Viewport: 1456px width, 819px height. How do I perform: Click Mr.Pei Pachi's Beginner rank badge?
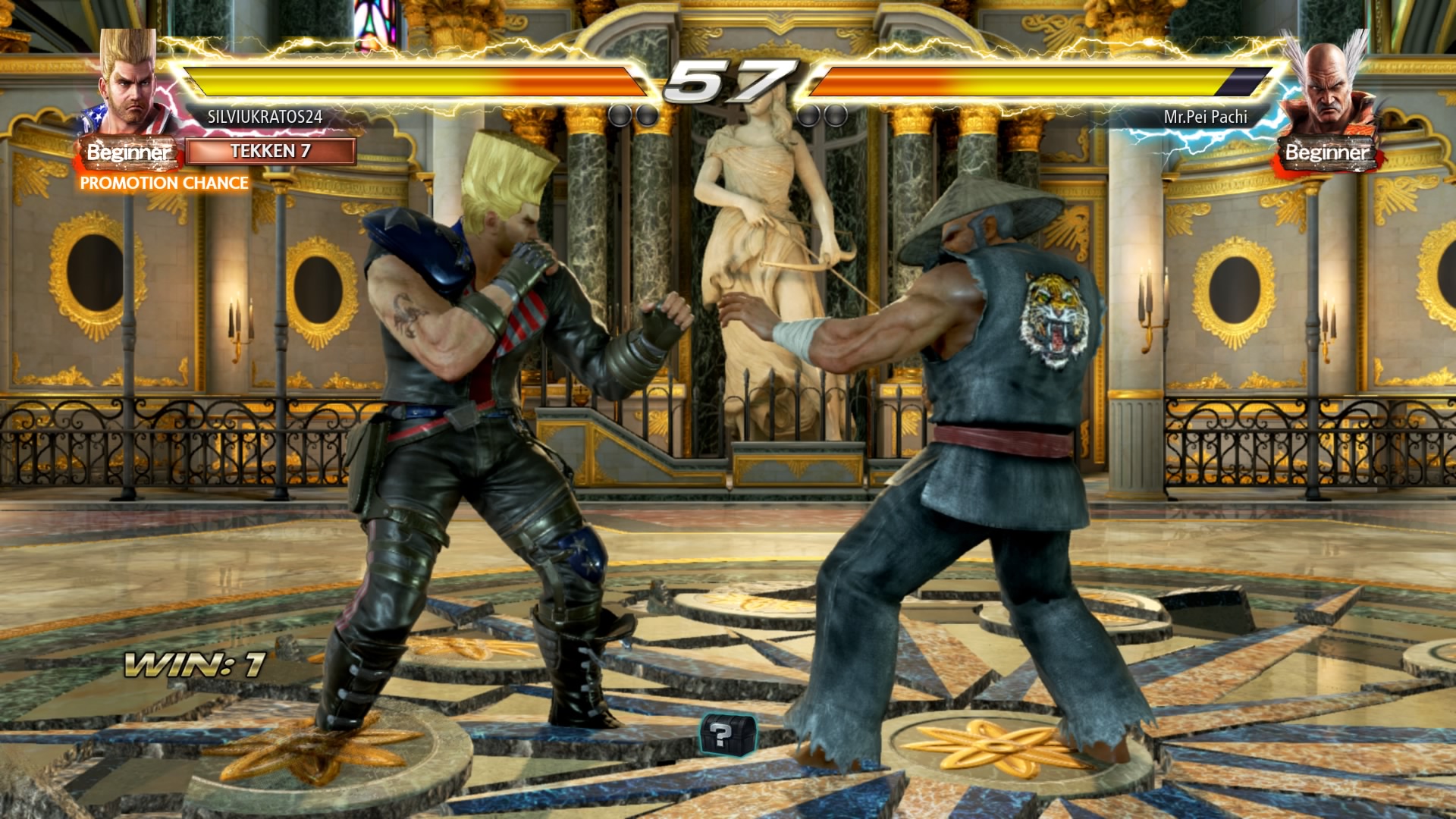(1327, 153)
